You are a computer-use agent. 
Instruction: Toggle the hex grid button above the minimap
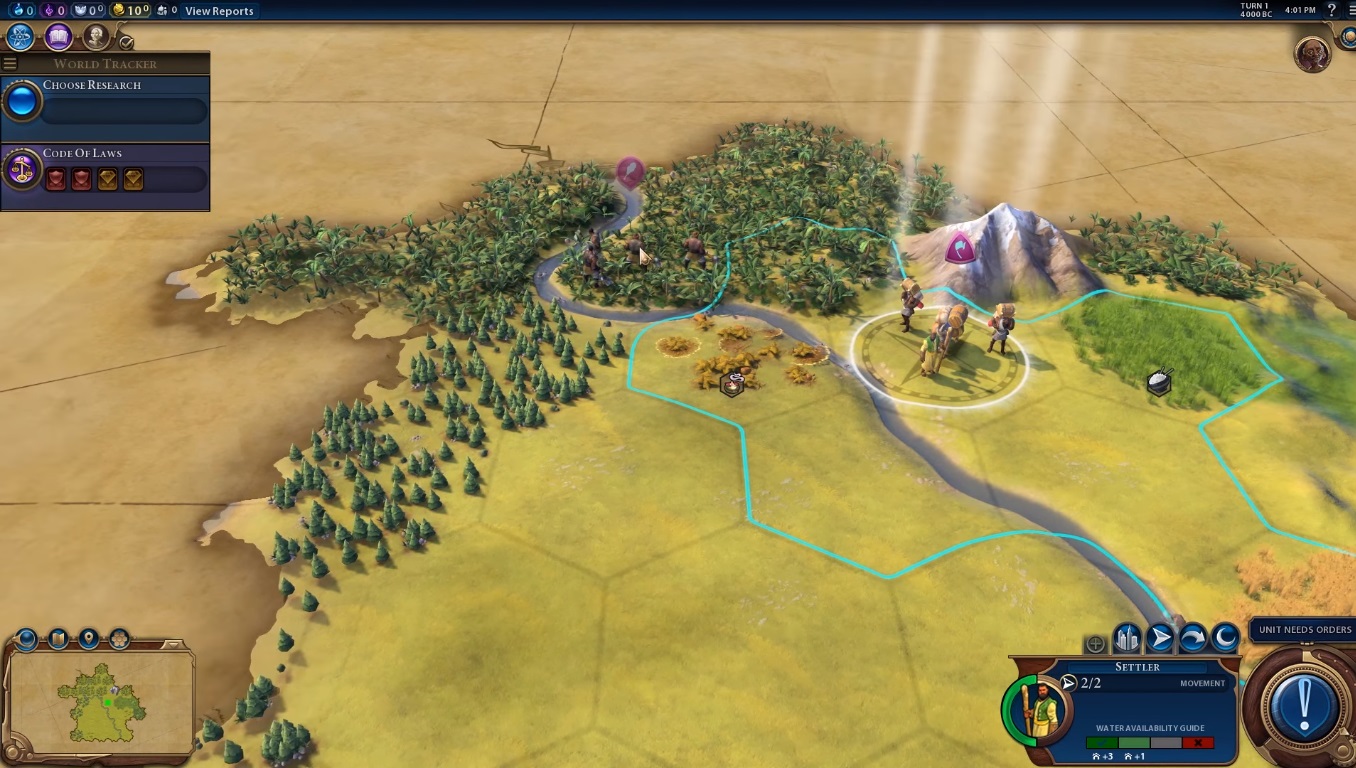(120, 639)
